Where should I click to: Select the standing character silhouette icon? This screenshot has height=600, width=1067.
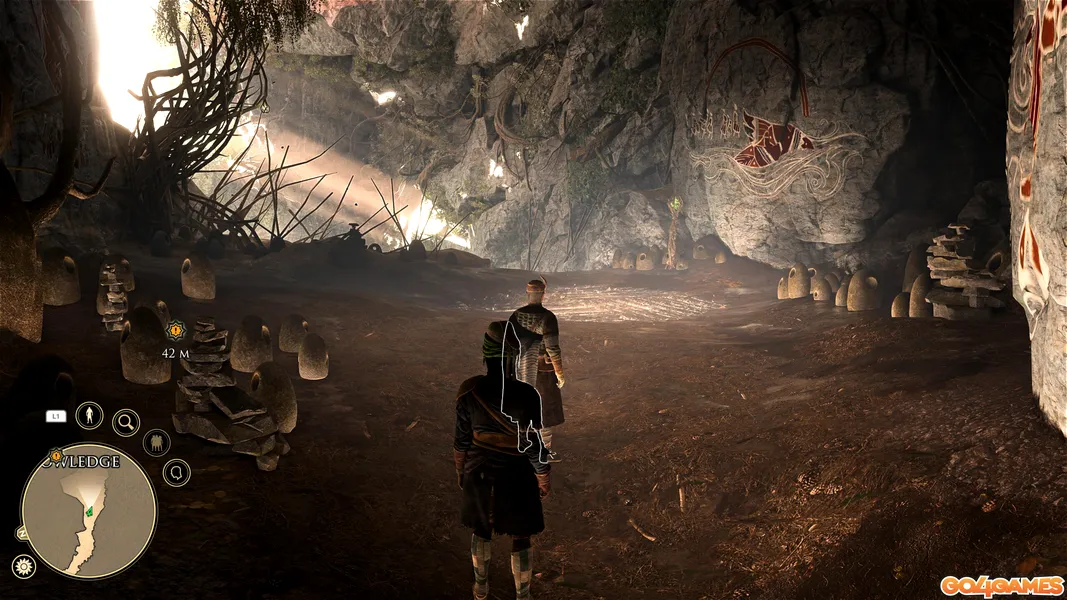89,415
